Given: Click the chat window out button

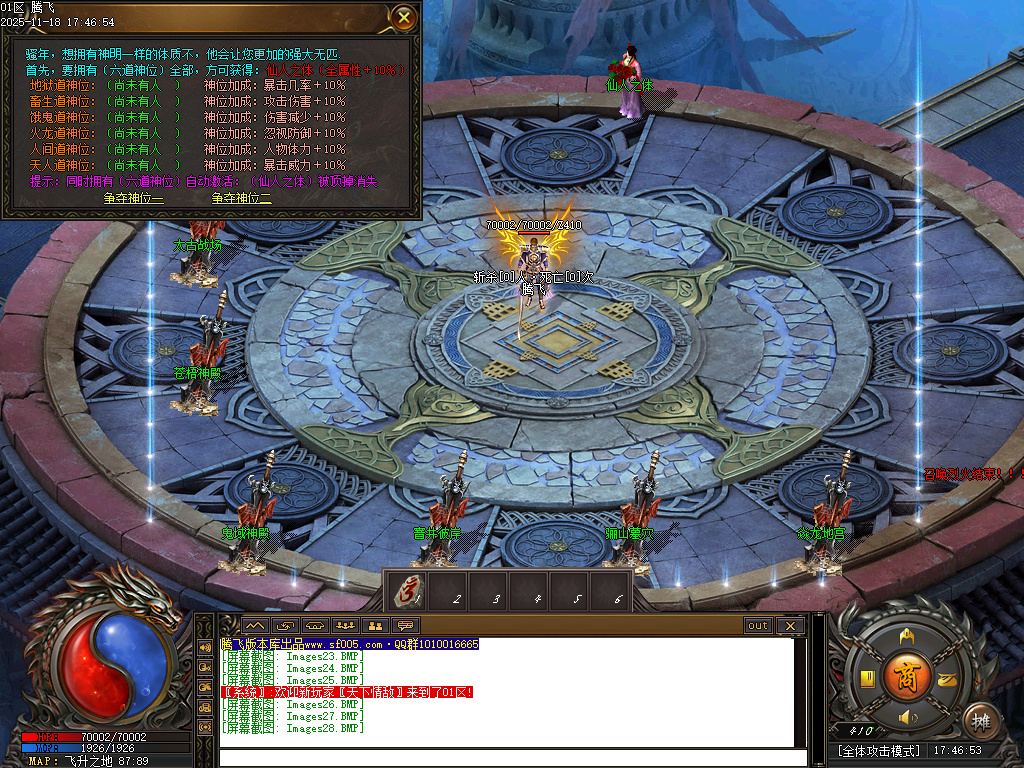Looking at the screenshot, I should click(x=758, y=626).
